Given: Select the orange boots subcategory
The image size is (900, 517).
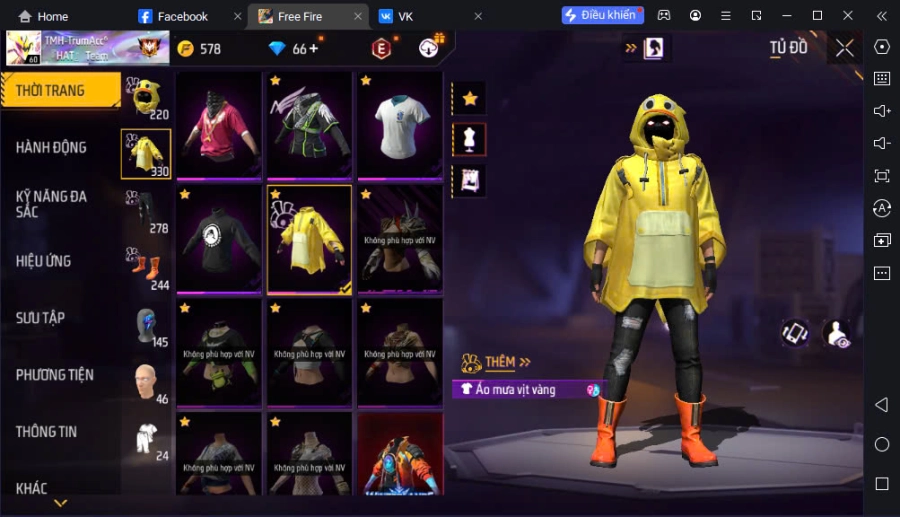Looking at the screenshot, I should [x=146, y=267].
